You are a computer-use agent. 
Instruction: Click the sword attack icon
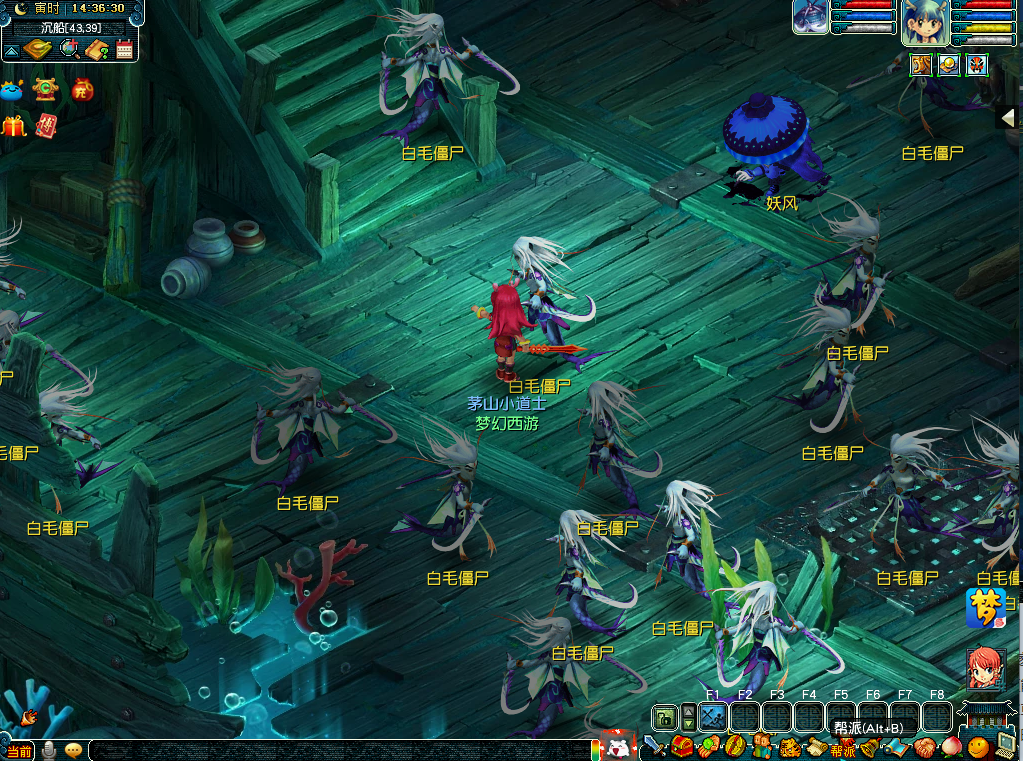pos(654,746)
